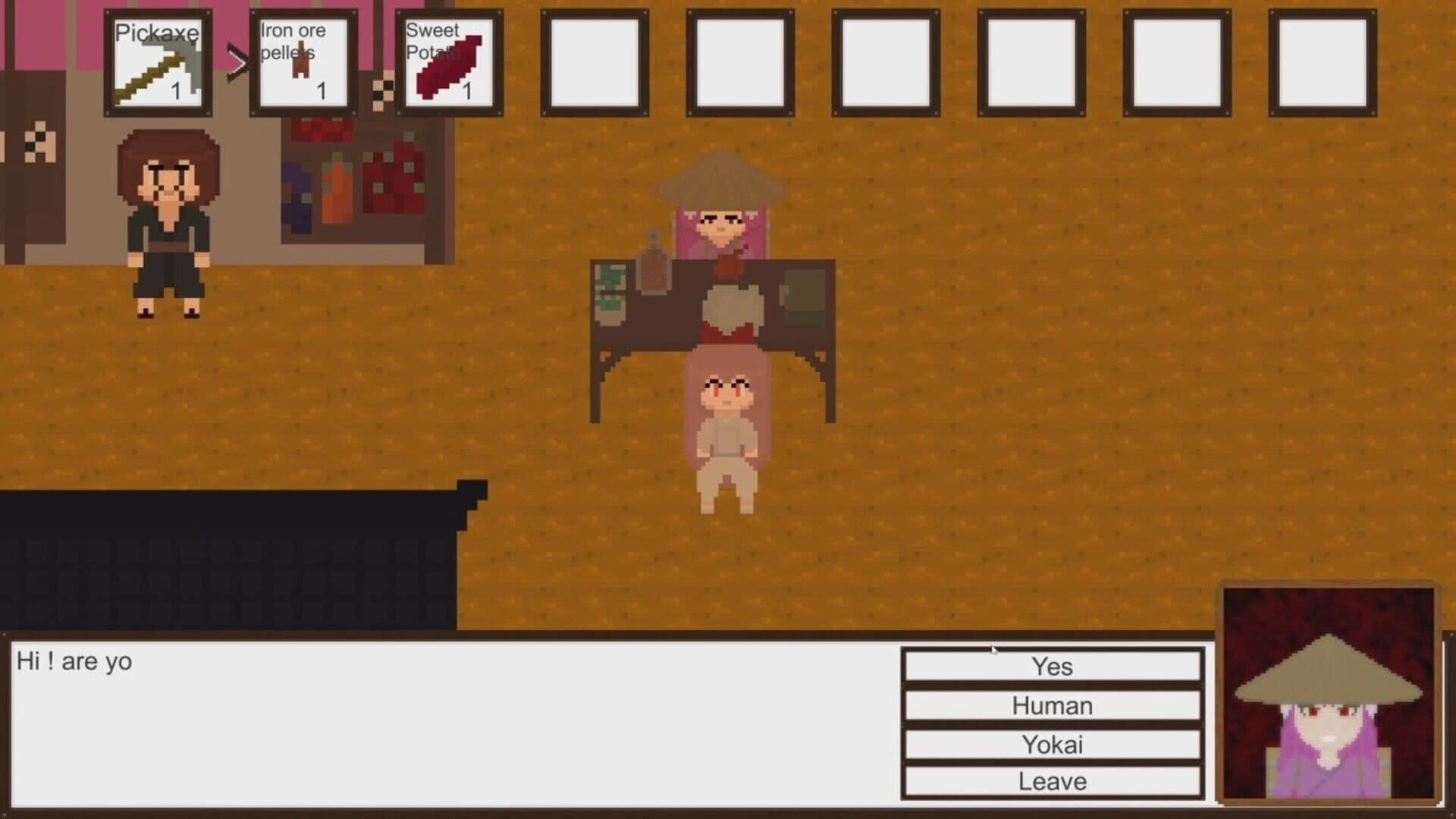Select the Yokai dialogue choice

1053,745
